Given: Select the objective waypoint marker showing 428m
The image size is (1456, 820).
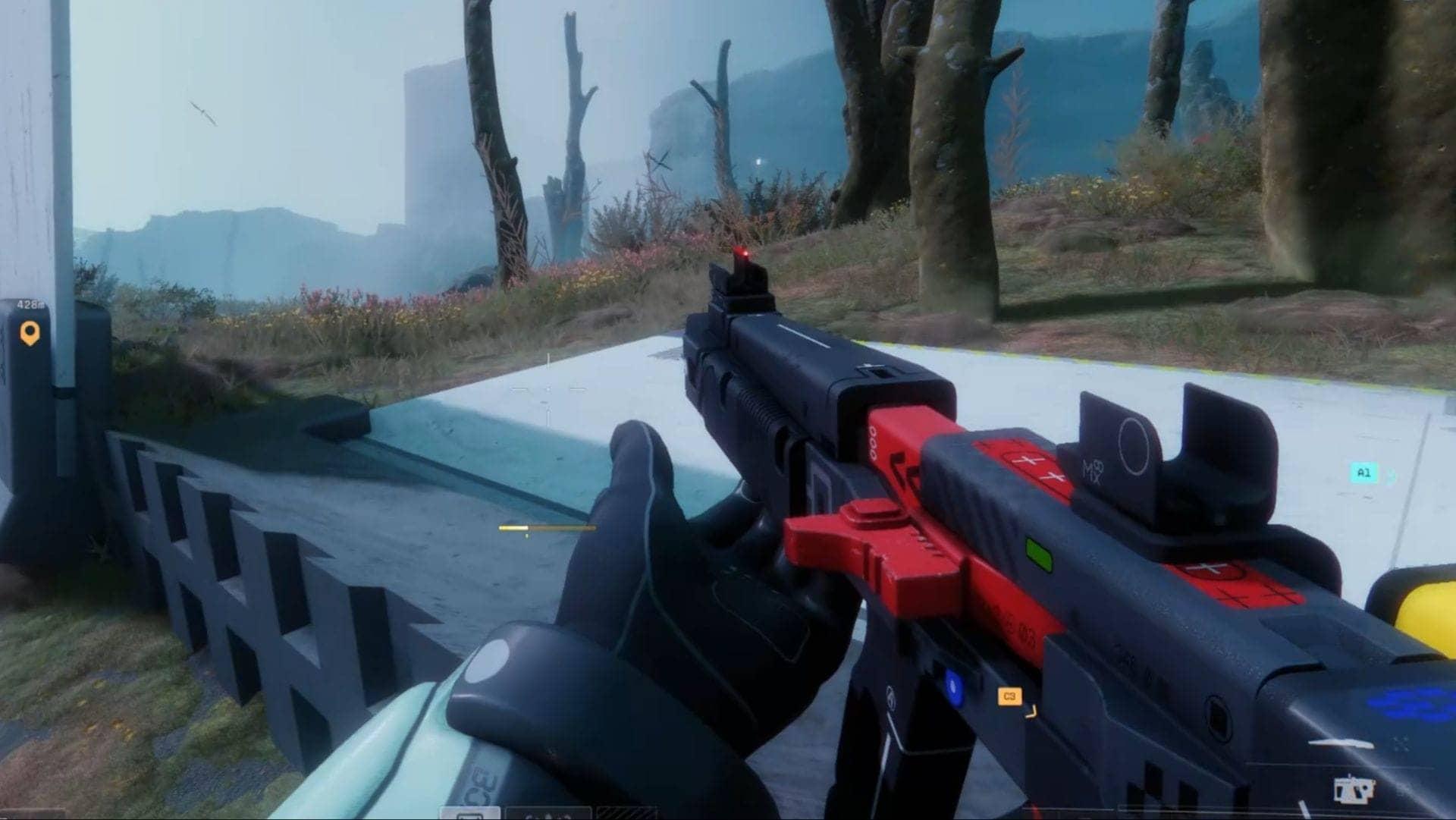Looking at the screenshot, I should 30,331.
